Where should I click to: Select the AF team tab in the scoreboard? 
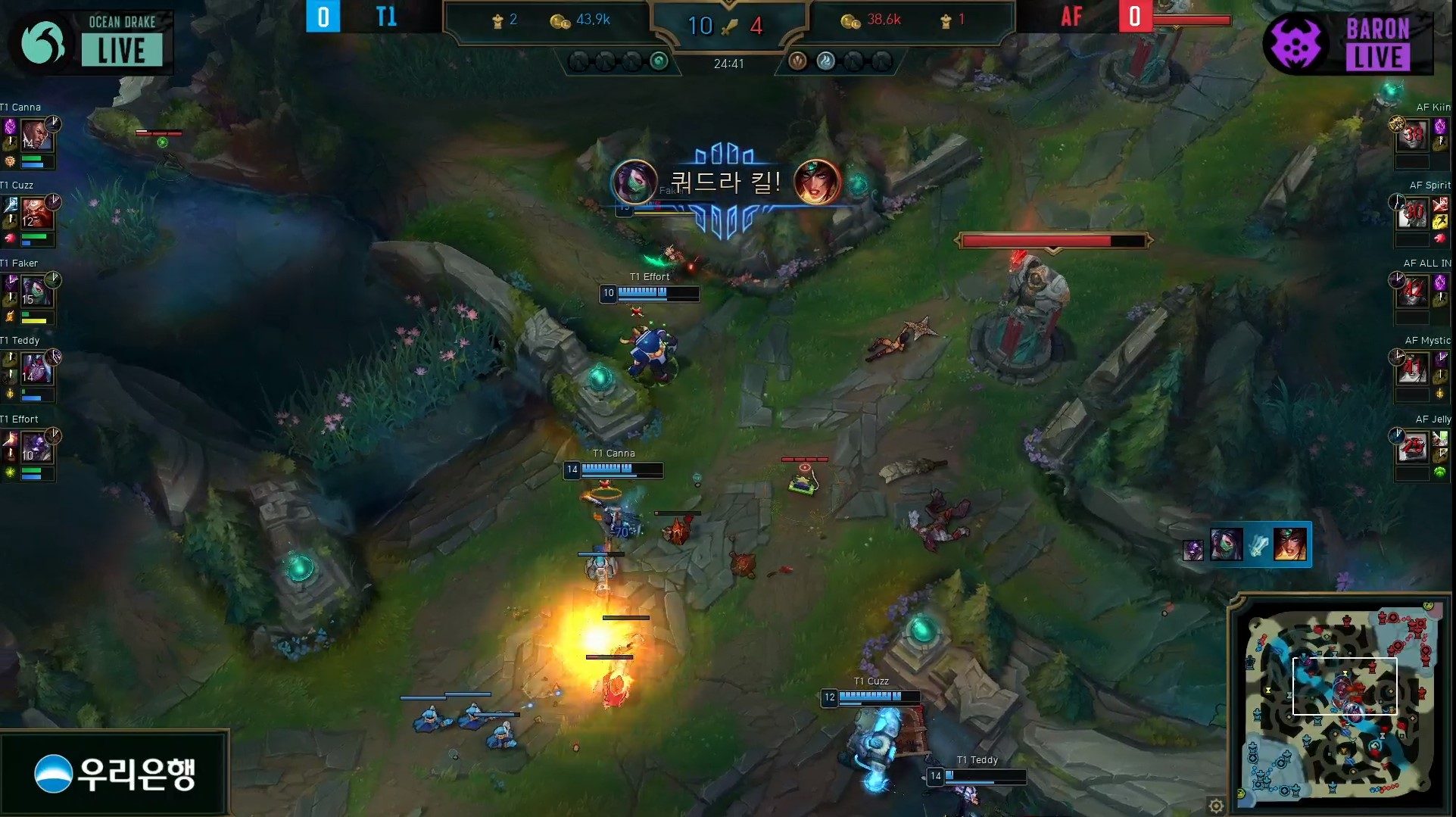[1071, 17]
